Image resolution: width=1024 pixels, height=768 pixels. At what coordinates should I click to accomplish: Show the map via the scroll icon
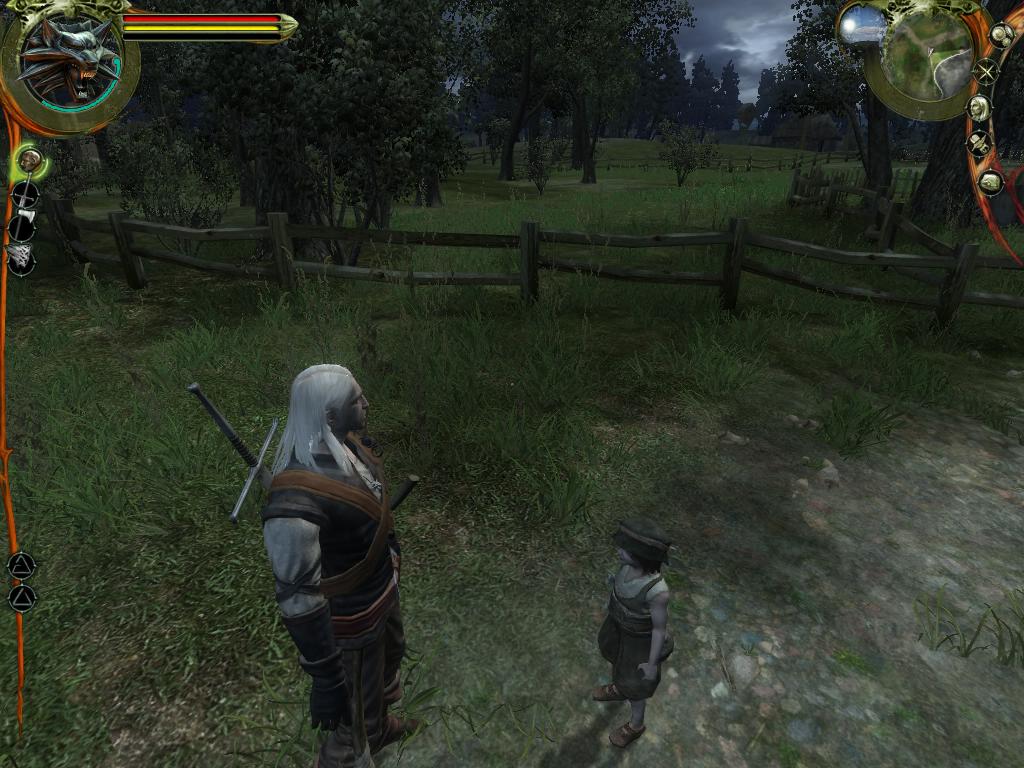[x=990, y=182]
